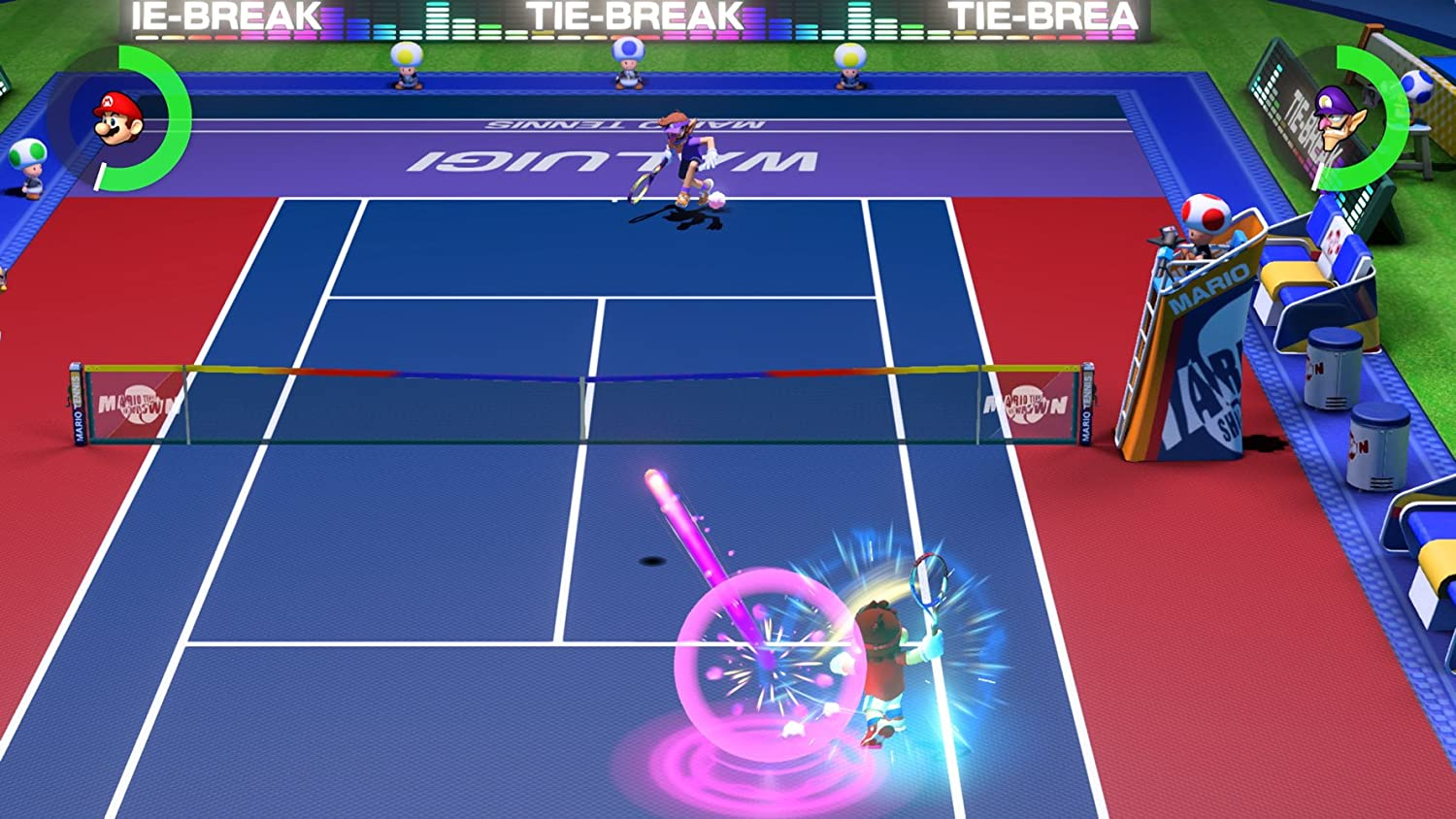1456x819 pixels.
Task: Click the tennis ball near Waluigi's racket
Action: 715,199
